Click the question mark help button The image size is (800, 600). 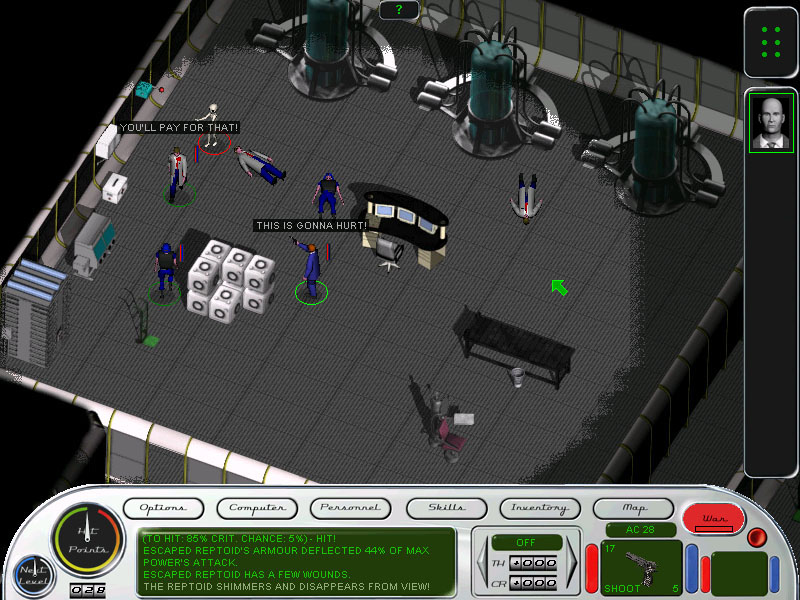coord(399,10)
